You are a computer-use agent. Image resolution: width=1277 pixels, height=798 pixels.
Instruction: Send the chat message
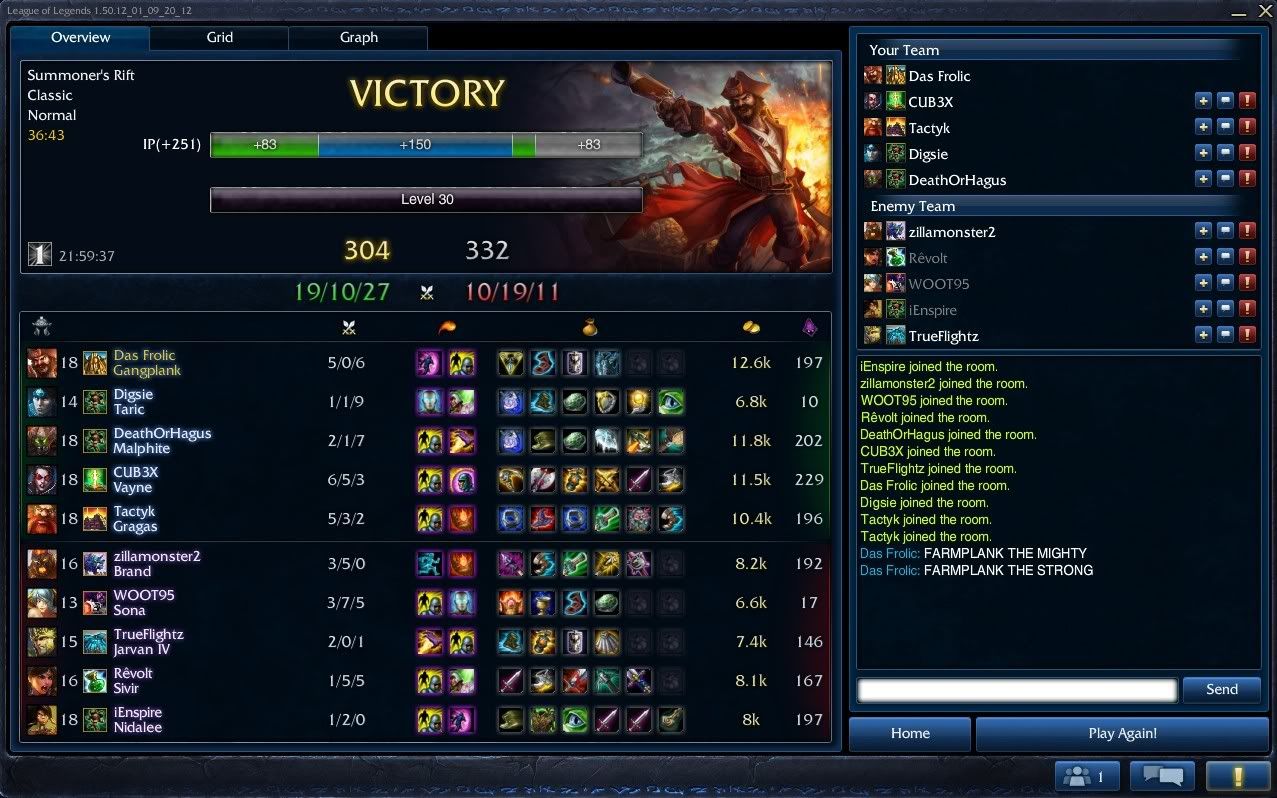(1221, 689)
